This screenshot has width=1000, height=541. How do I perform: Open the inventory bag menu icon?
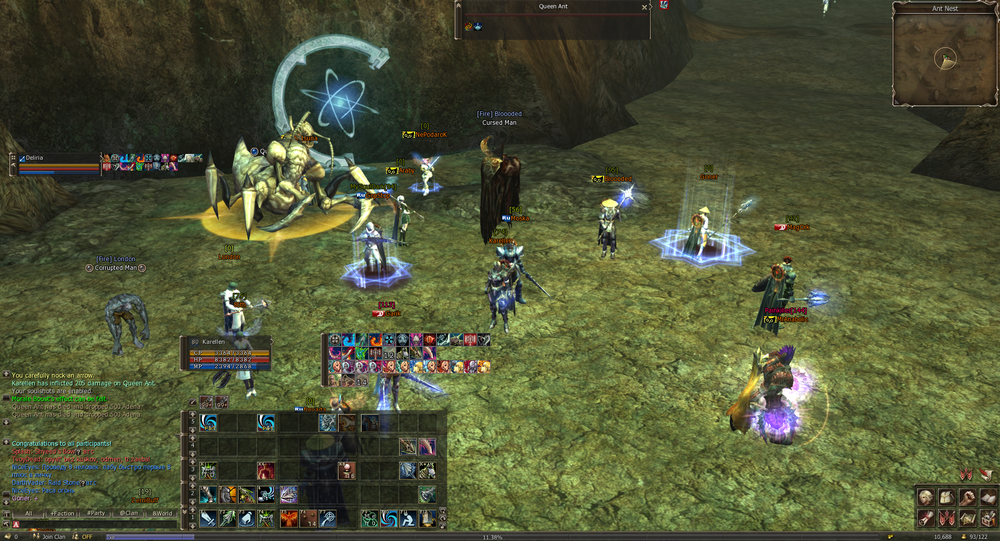tap(946, 497)
